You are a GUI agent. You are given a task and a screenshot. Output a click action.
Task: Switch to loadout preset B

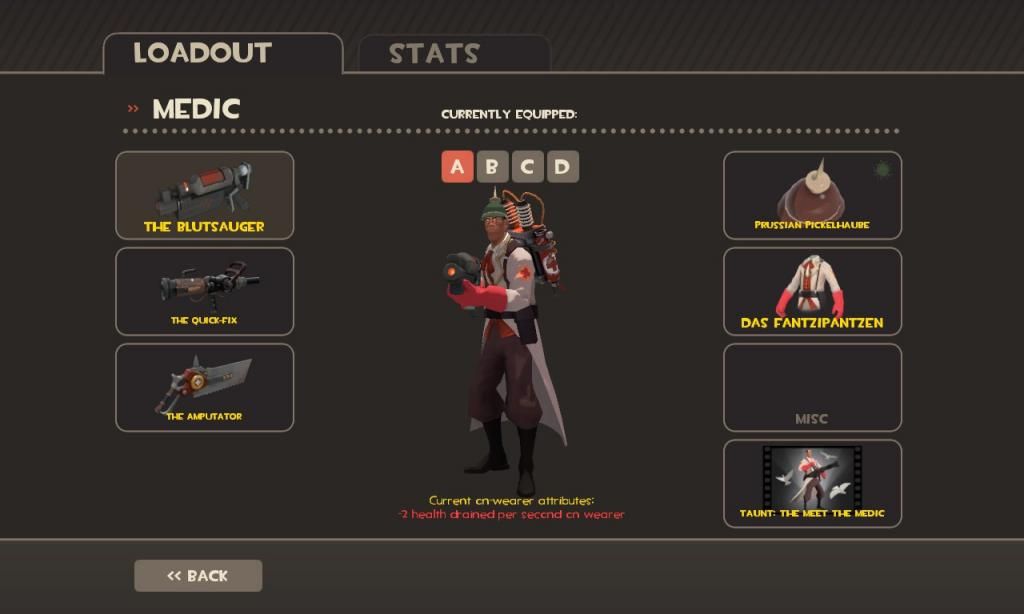coord(492,167)
